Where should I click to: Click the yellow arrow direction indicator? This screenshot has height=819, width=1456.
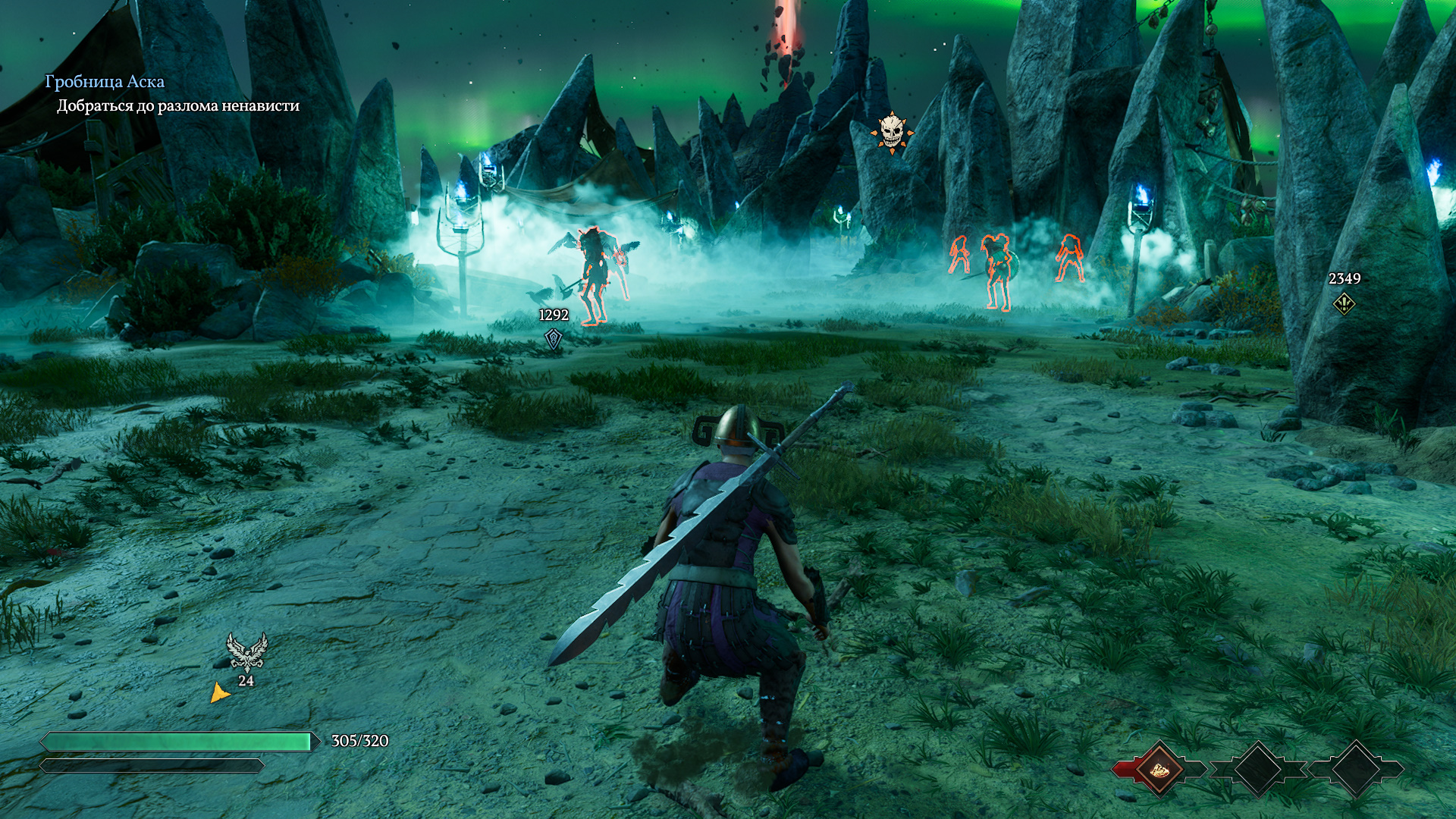[x=219, y=692]
